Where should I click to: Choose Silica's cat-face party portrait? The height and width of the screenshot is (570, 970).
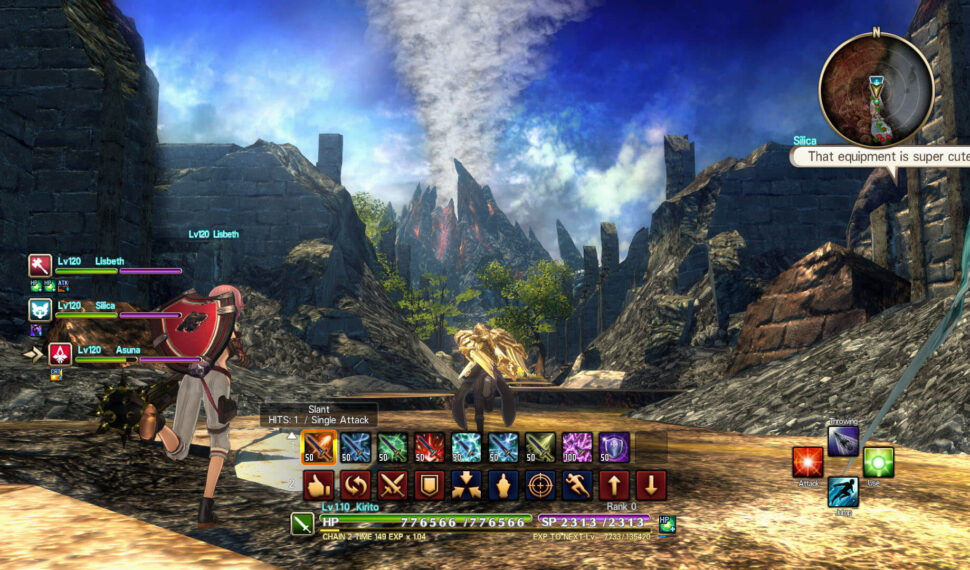[40, 309]
